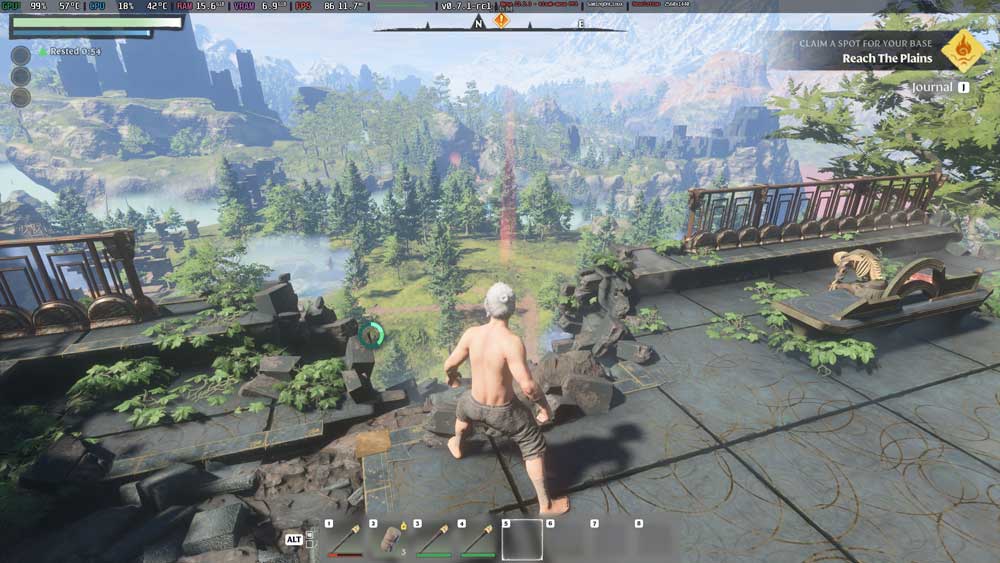1000x563 pixels.
Task: Select the orange quest marker on the compass
Action: (501, 20)
